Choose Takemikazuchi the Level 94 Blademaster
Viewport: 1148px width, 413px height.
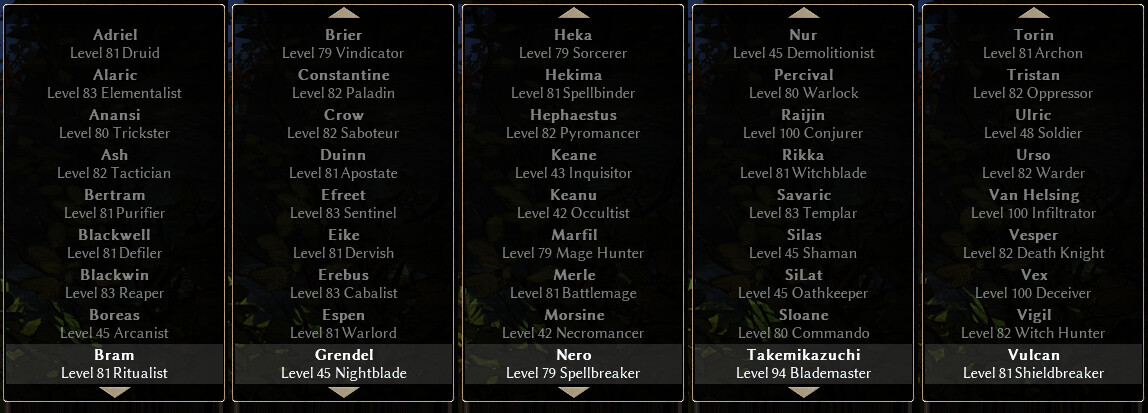[803, 364]
